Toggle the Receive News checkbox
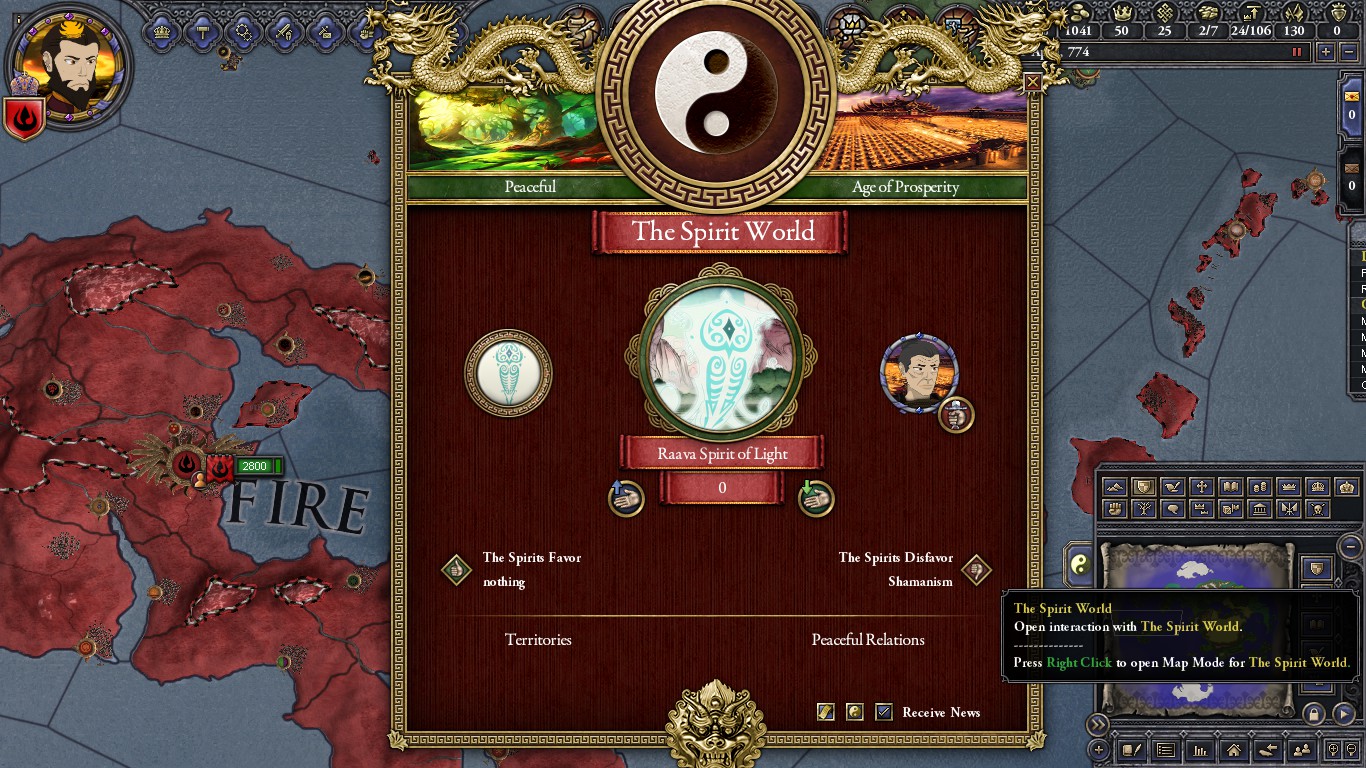Image resolution: width=1366 pixels, height=768 pixels. pyautogui.click(x=884, y=712)
